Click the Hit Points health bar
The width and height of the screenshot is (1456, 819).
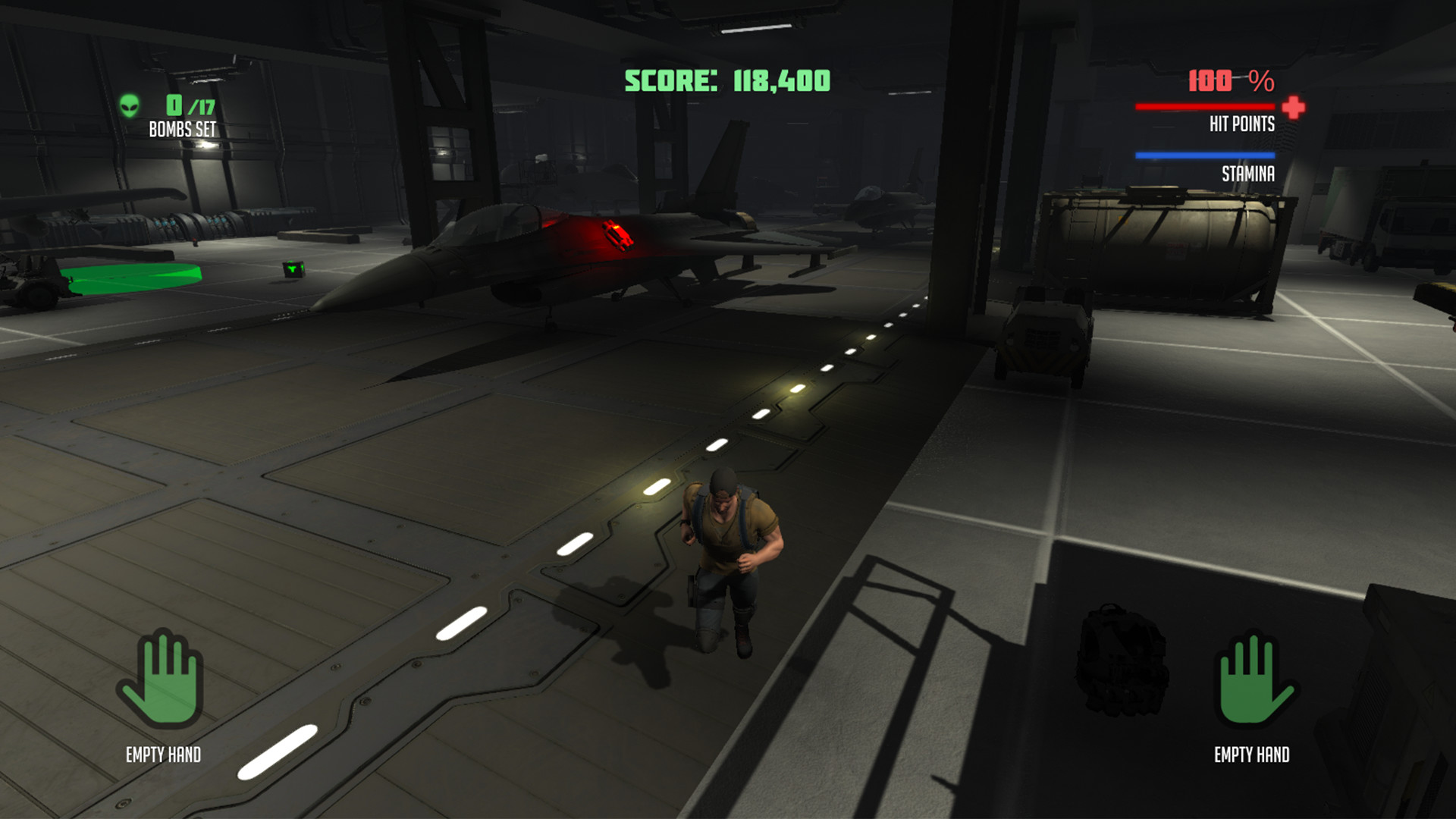[x=1206, y=107]
